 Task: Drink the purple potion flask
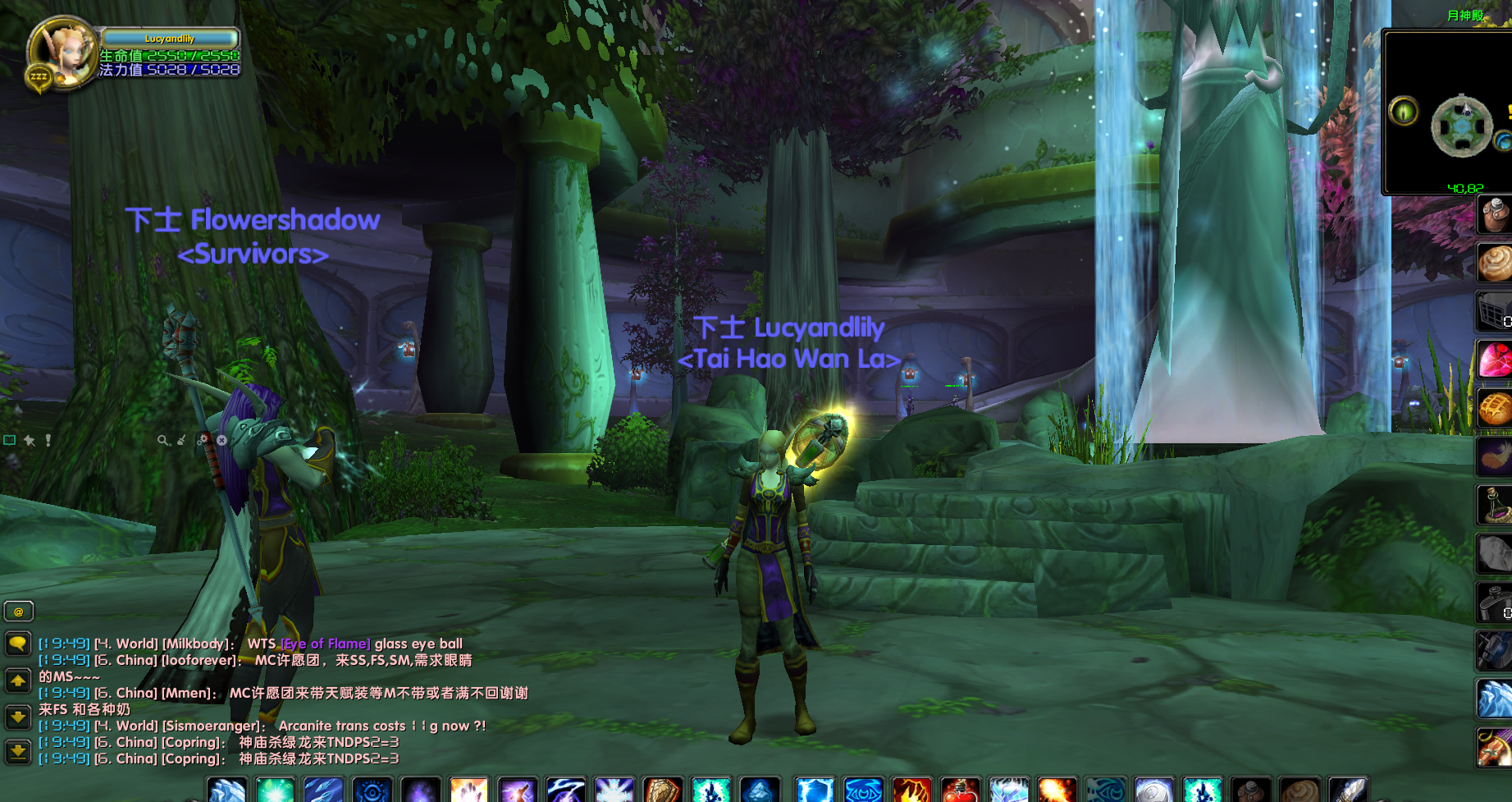point(1494,505)
